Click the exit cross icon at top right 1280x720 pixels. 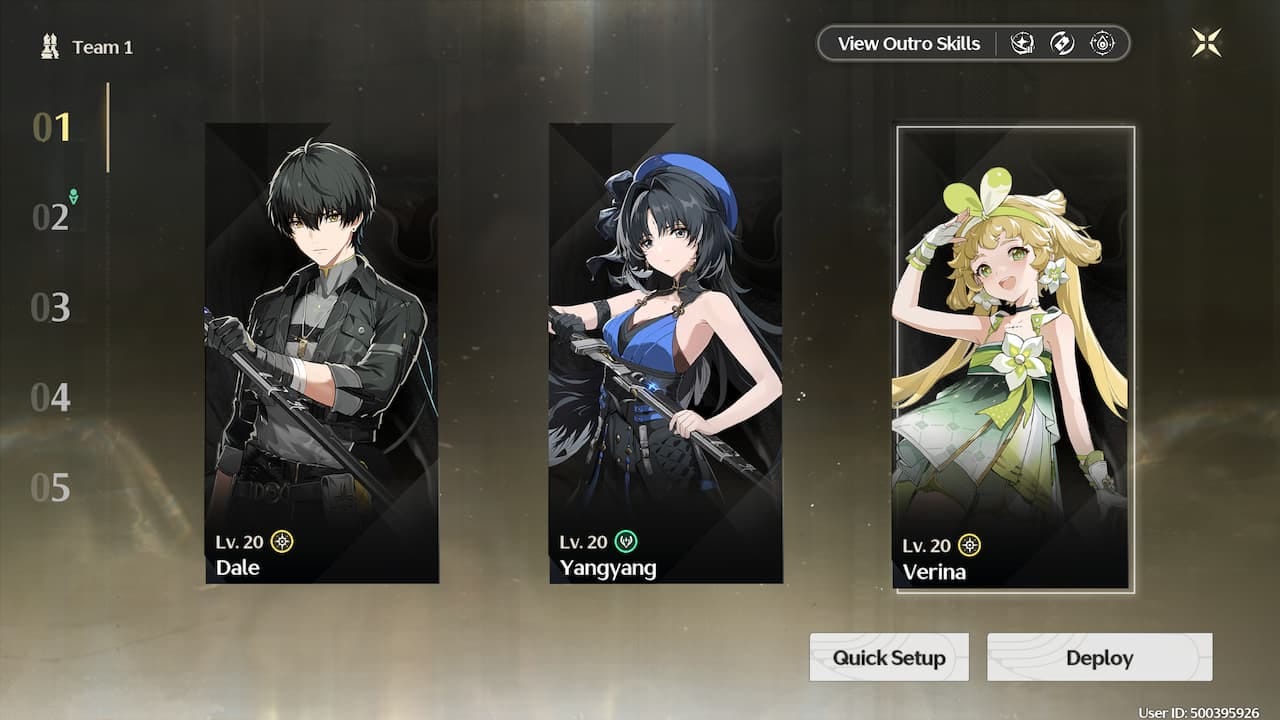click(x=1207, y=42)
